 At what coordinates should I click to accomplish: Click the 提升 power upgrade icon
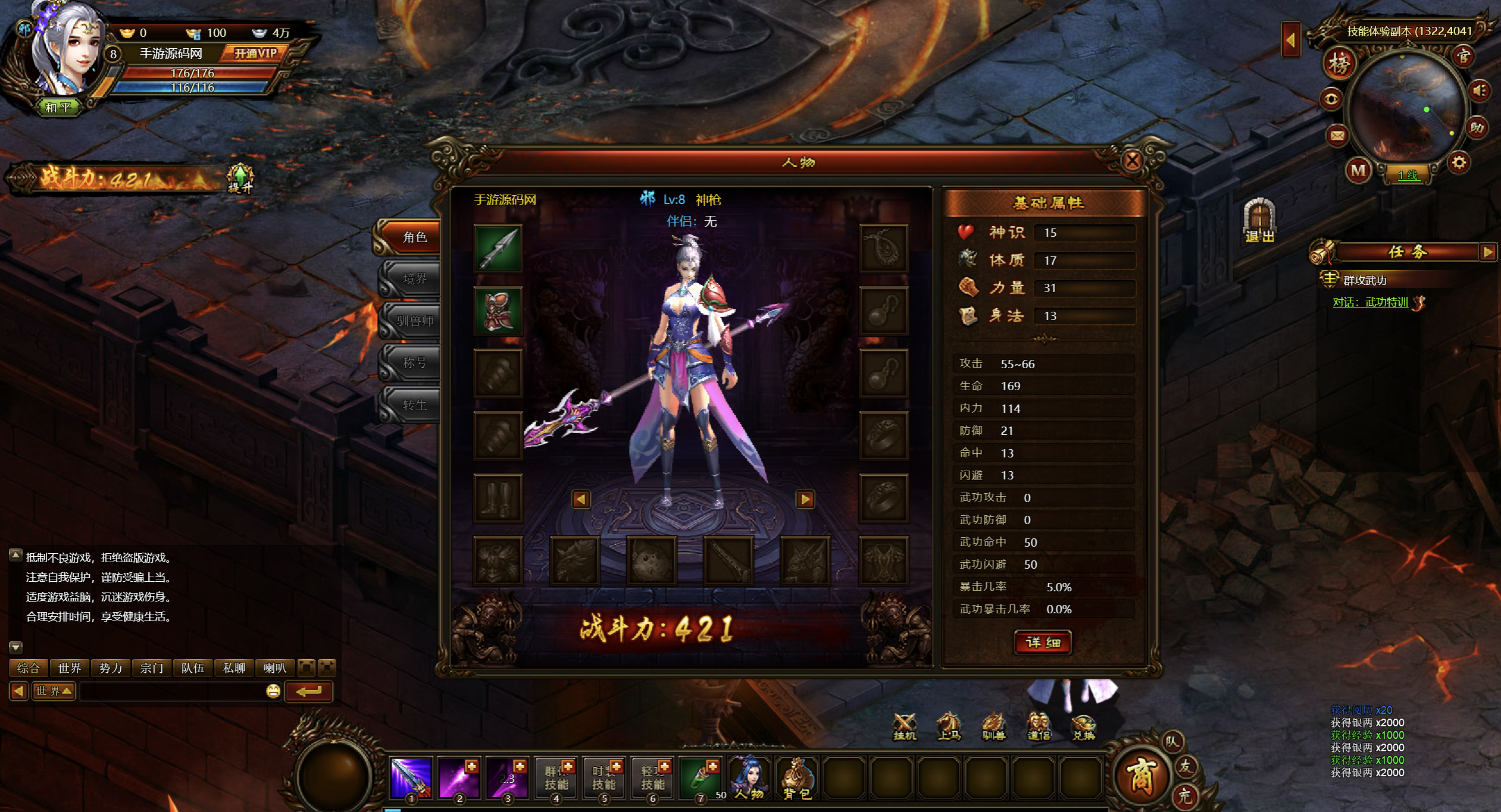[x=240, y=178]
